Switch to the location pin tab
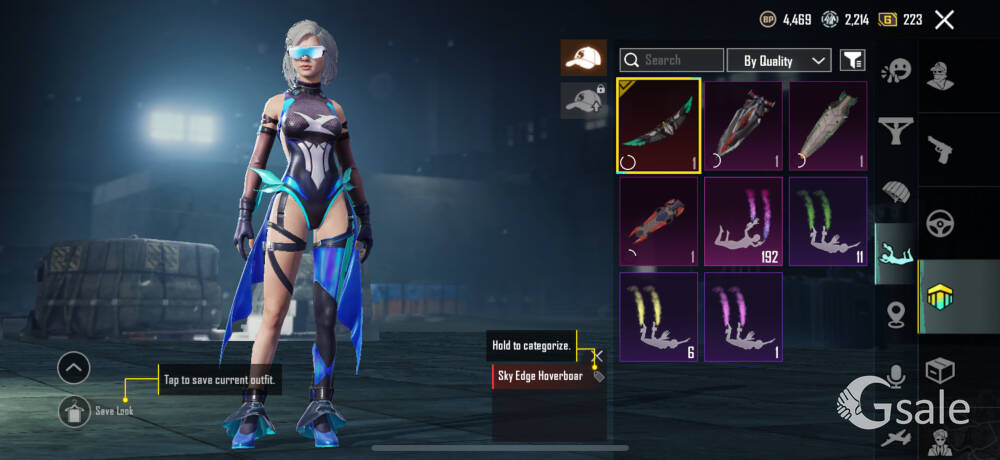1000x460 pixels. click(x=896, y=314)
